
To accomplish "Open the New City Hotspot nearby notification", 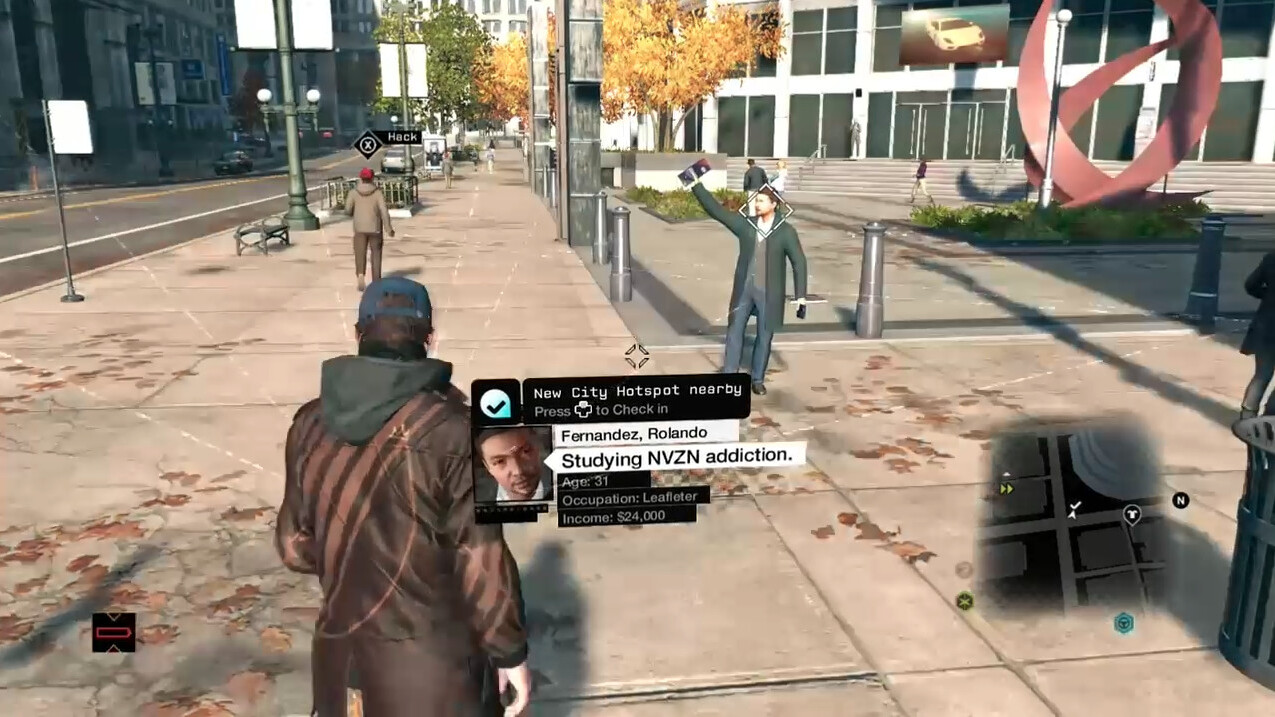I will pos(637,399).
